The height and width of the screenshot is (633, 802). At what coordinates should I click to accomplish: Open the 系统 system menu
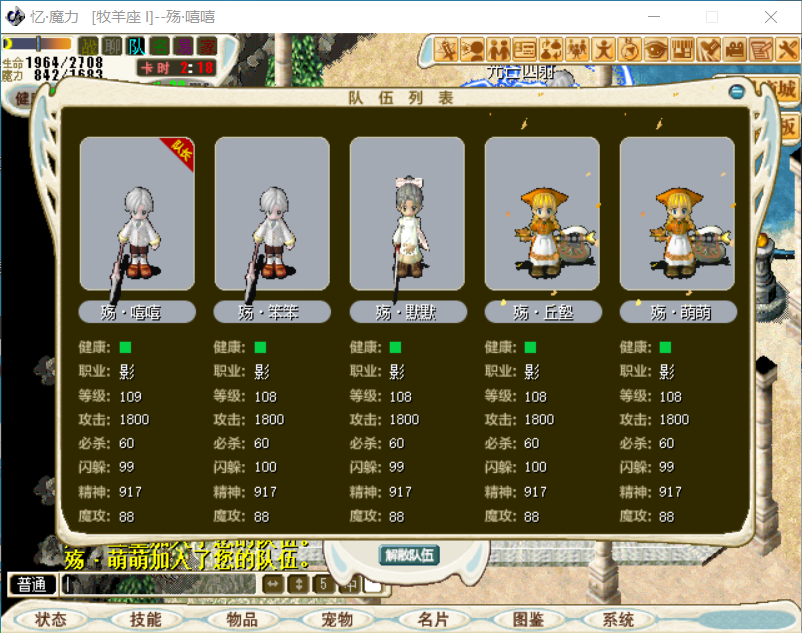[x=619, y=620]
